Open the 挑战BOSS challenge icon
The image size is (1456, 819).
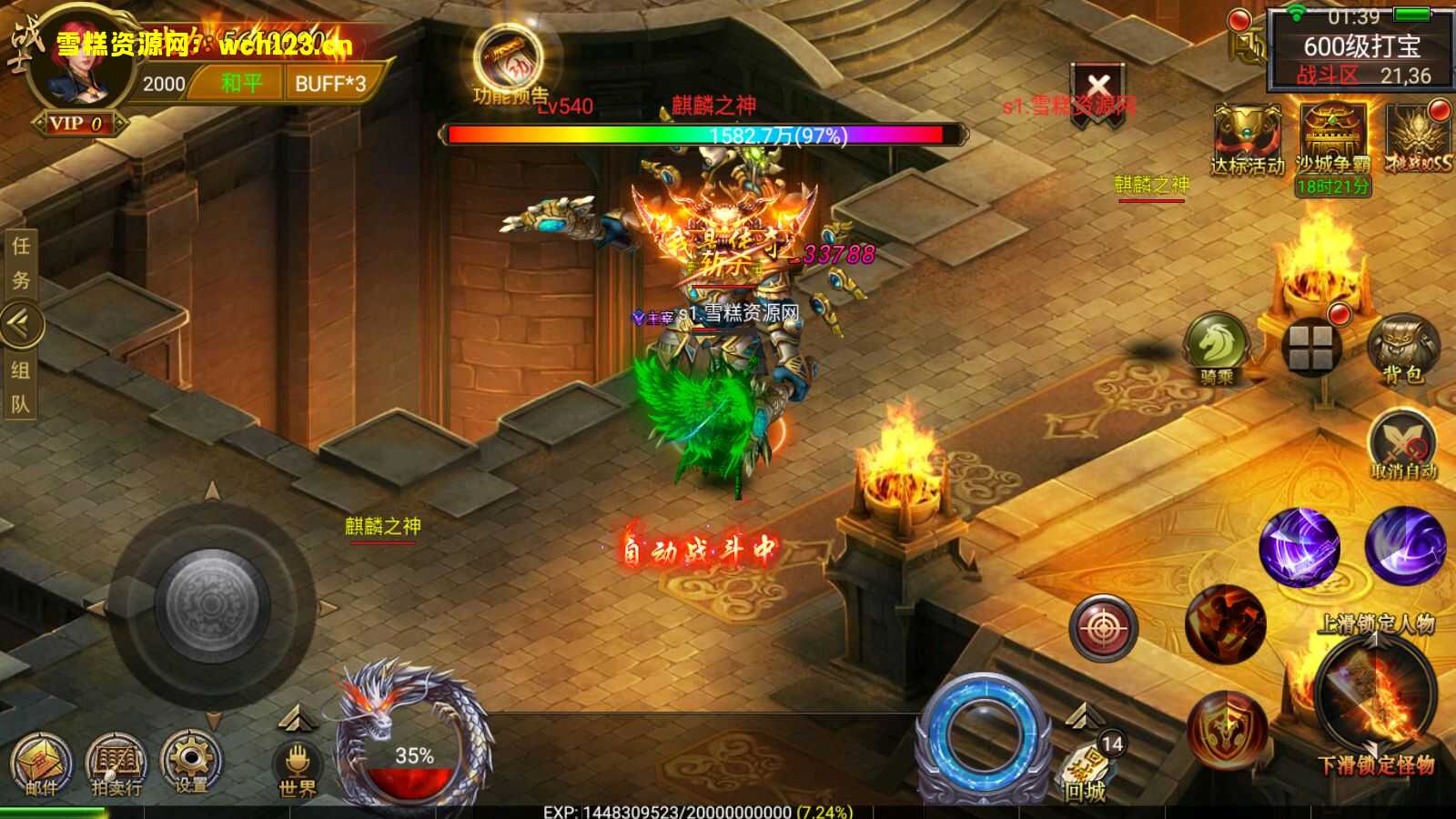pyautogui.click(x=1418, y=138)
